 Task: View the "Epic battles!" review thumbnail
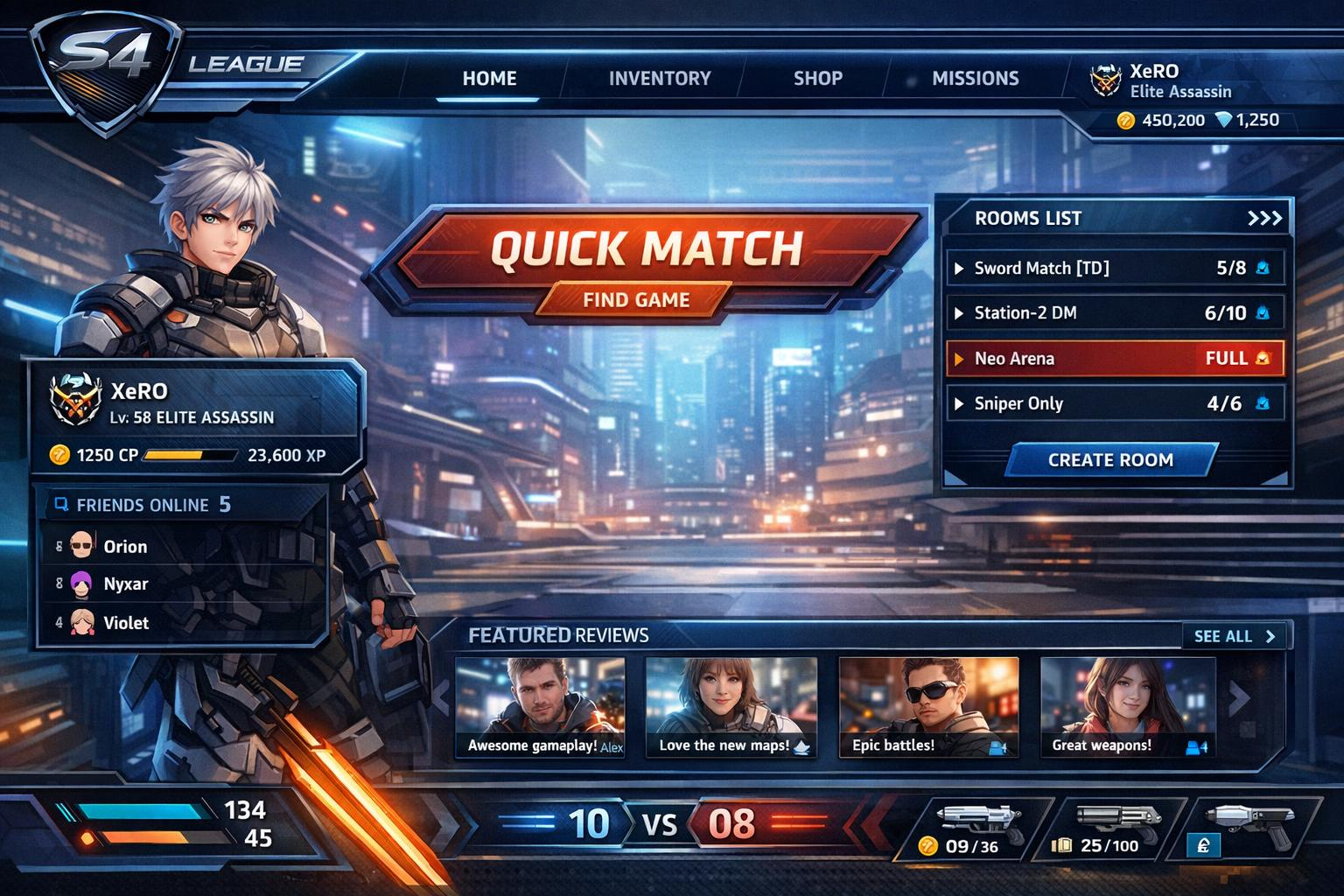point(928,707)
